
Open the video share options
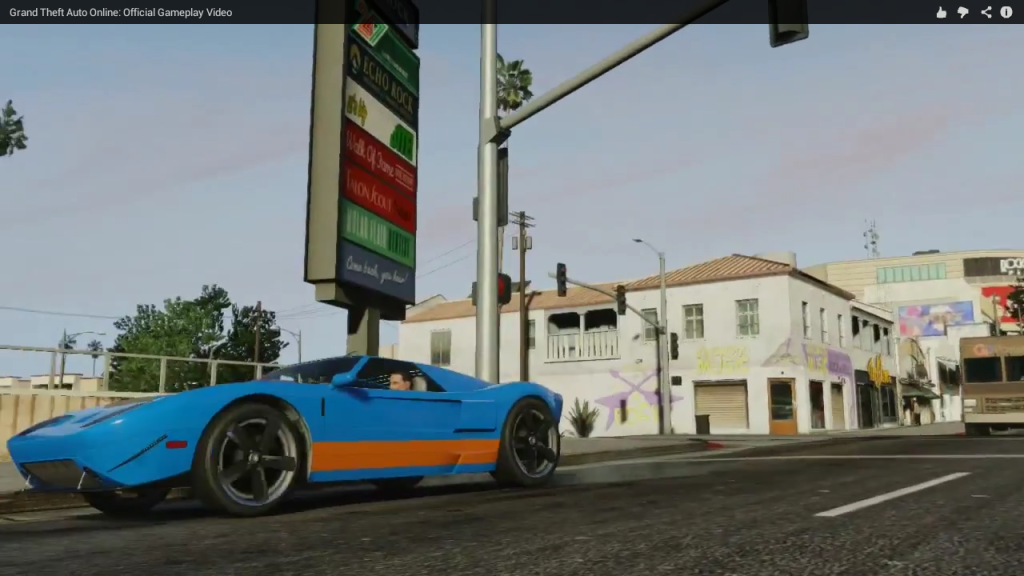[986, 12]
